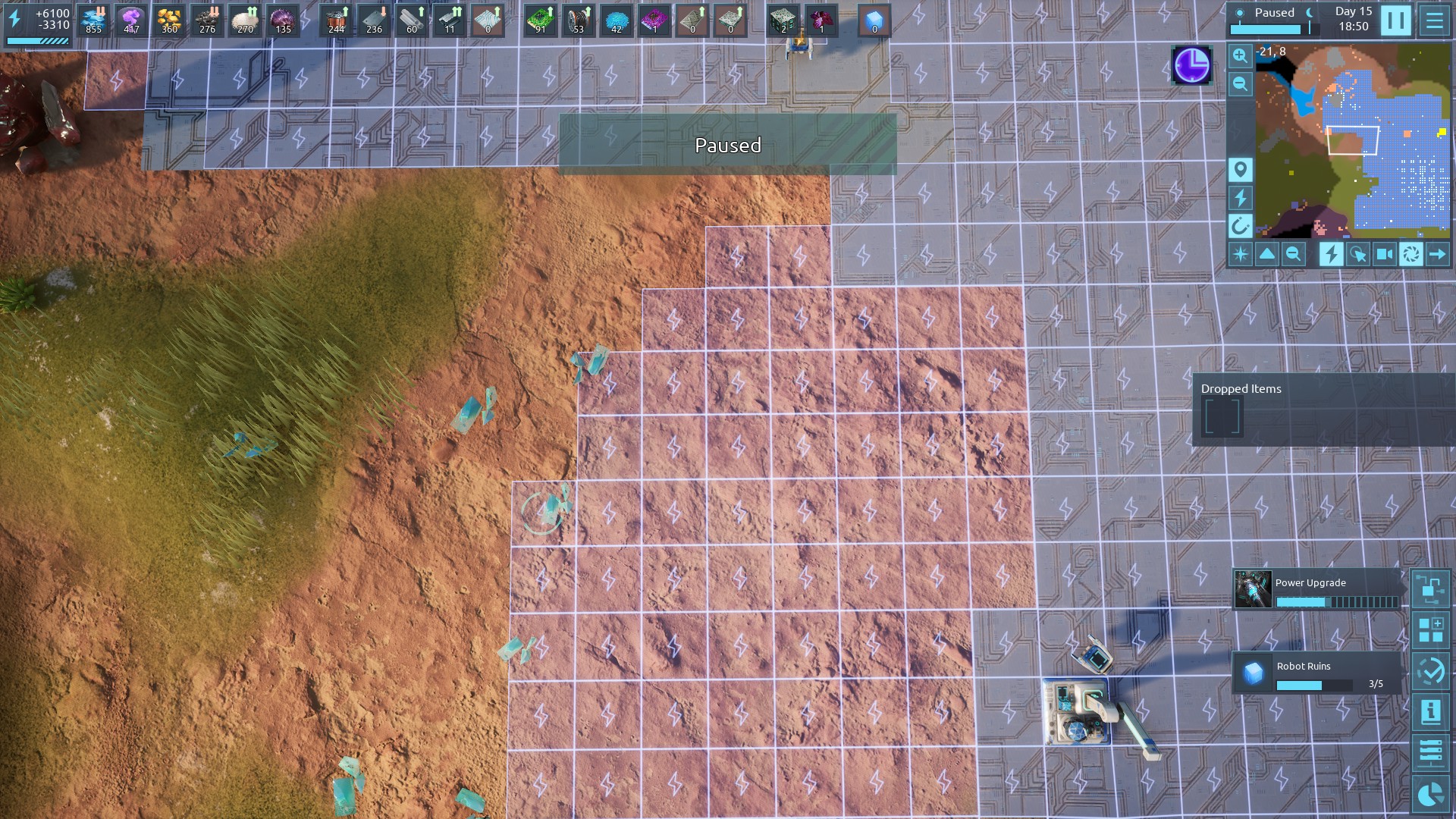
Task: Open the pie chart statistics button
Action: pos(1430,794)
